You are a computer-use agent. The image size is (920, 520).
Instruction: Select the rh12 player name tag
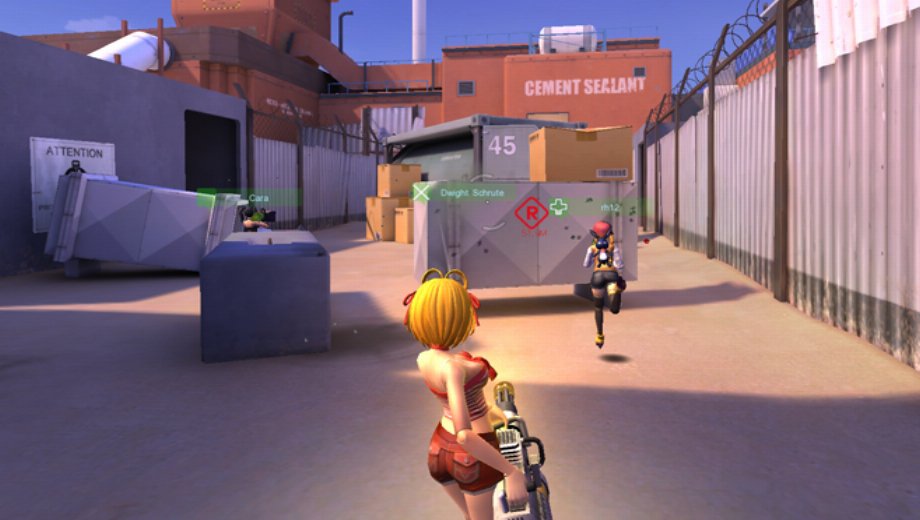click(x=609, y=207)
